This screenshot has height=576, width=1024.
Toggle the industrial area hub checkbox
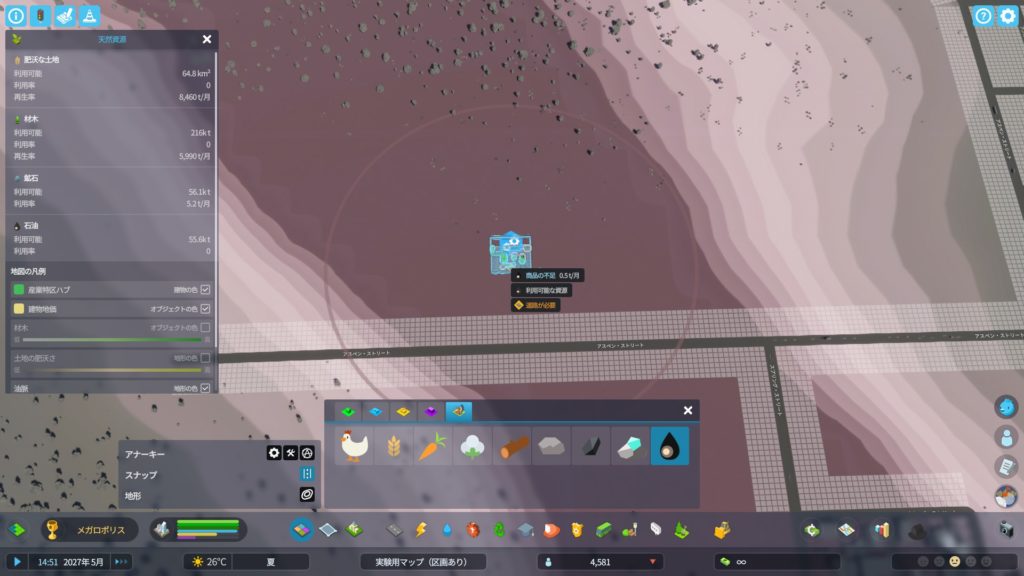(x=205, y=290)
